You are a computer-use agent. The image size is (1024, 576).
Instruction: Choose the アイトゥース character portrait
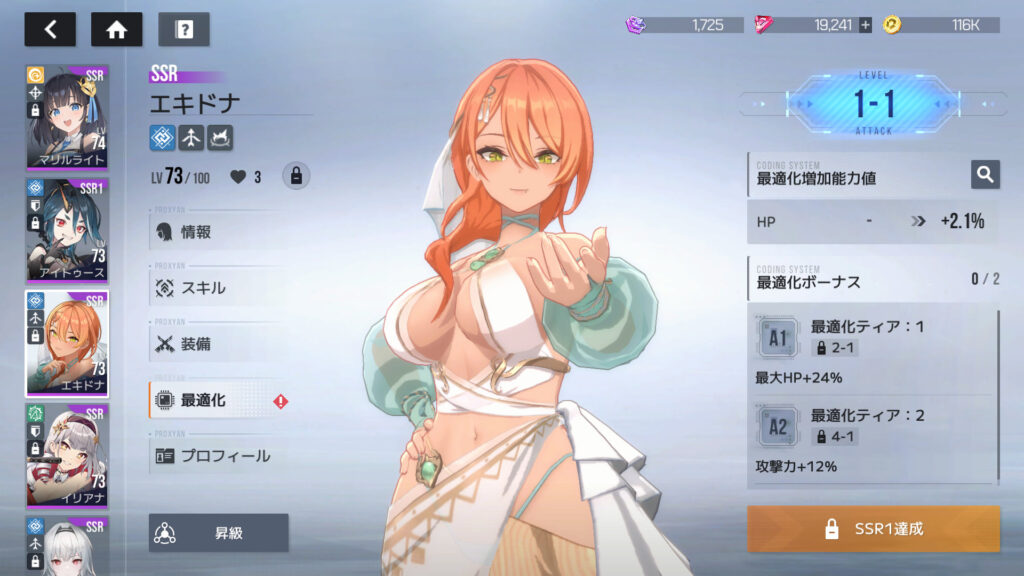67,231
